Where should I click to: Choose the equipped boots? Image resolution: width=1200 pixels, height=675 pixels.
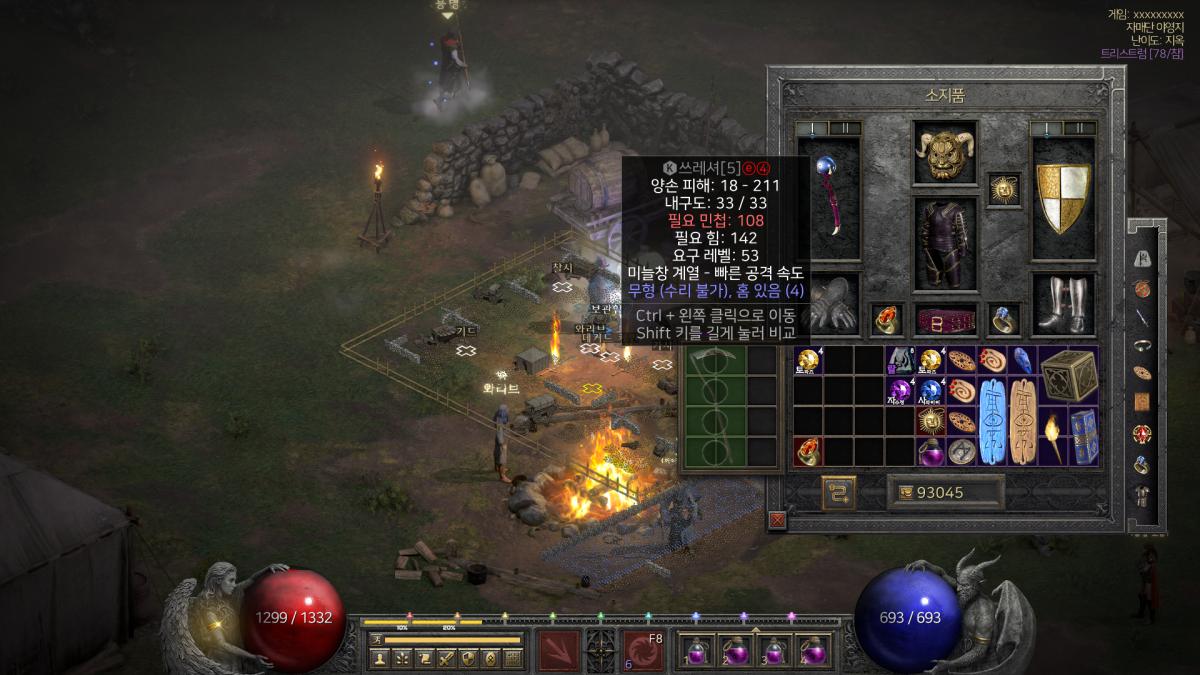[1062, 304]
